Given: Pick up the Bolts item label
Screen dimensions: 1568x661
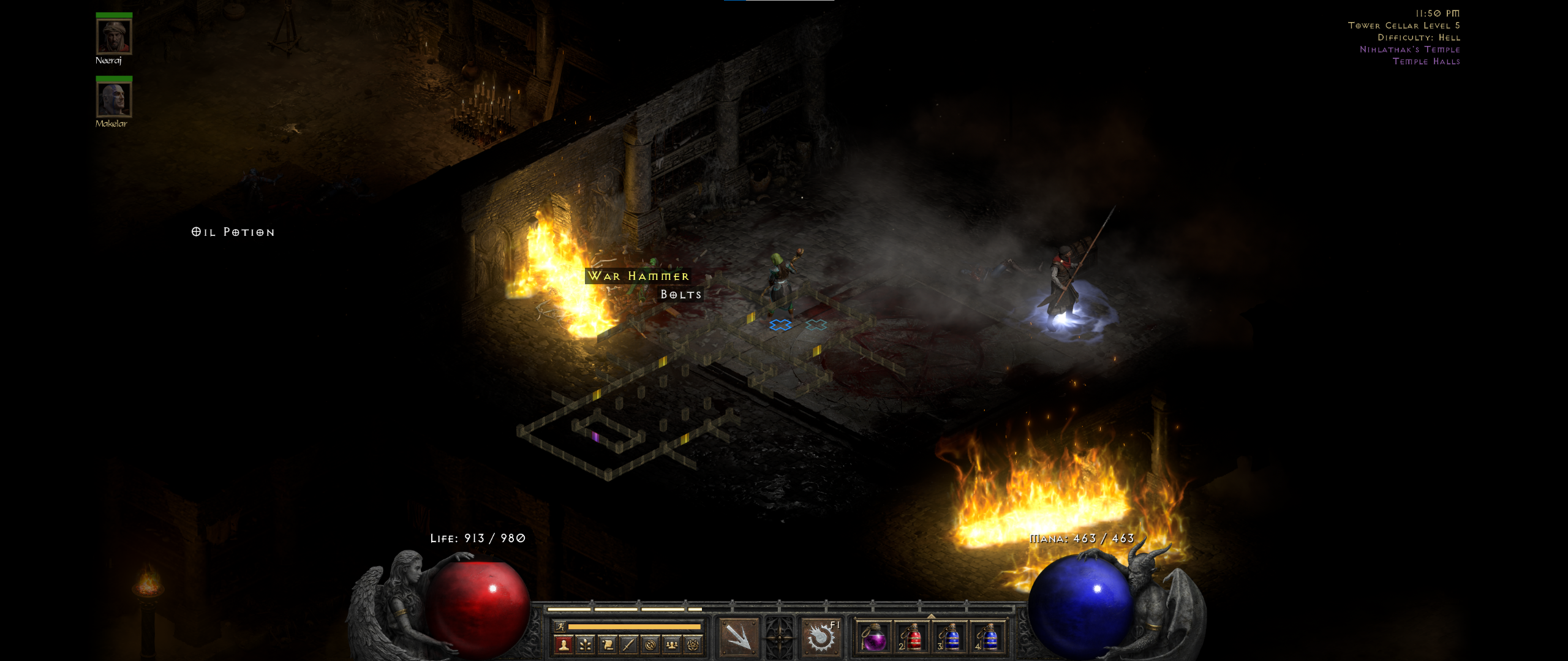Looking at the screenshot, I should coord(680,295).
